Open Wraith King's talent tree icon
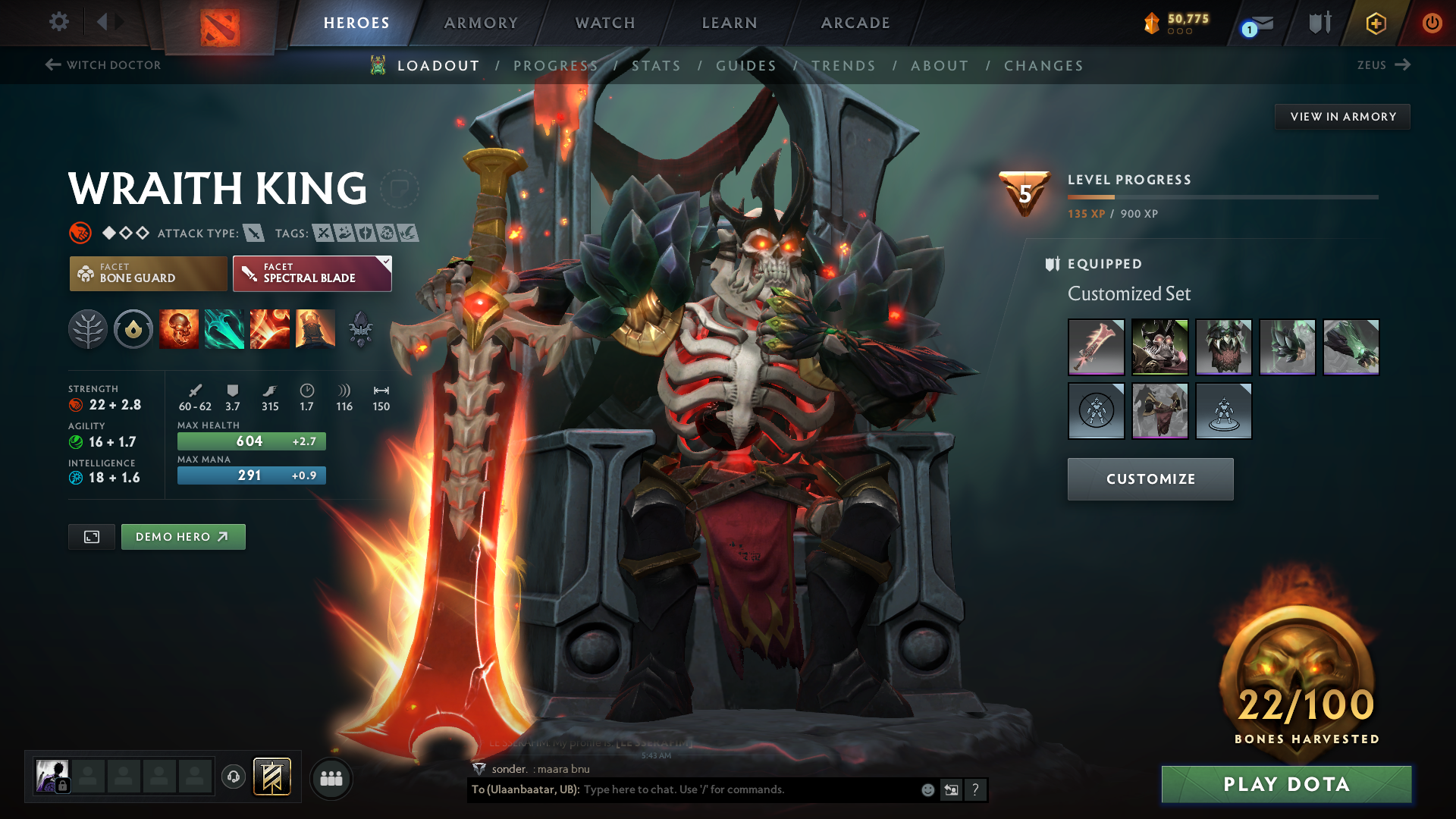The height and width of the screenshot is (819, 1456). [x=88, y=328]
